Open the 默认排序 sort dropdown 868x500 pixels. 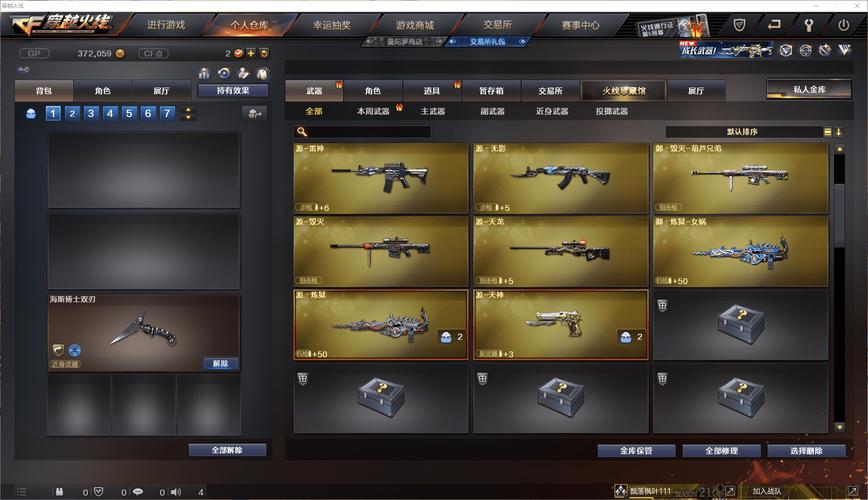(x=748, y=131)
